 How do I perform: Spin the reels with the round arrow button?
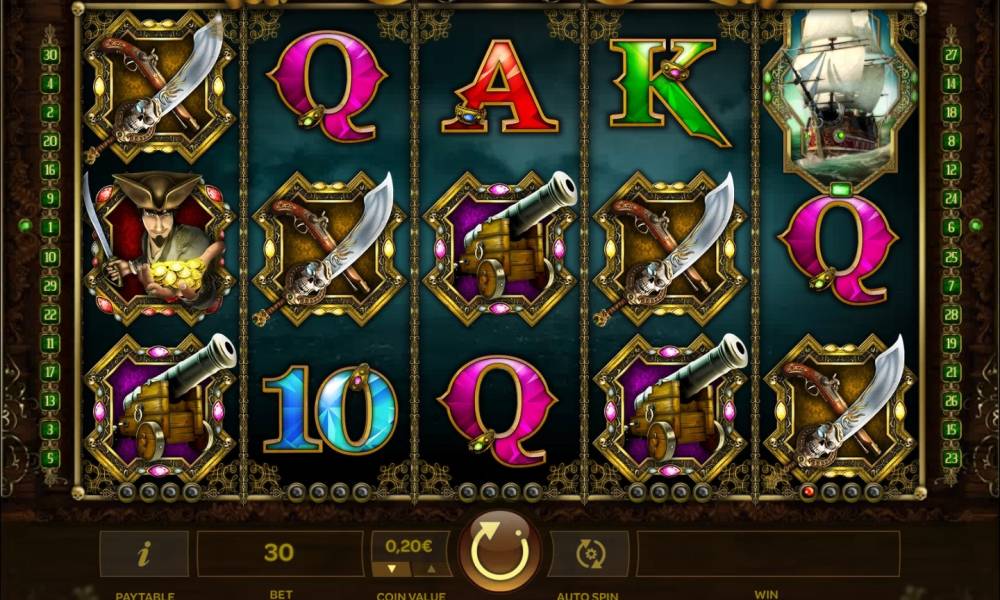(x=499, y=552)
